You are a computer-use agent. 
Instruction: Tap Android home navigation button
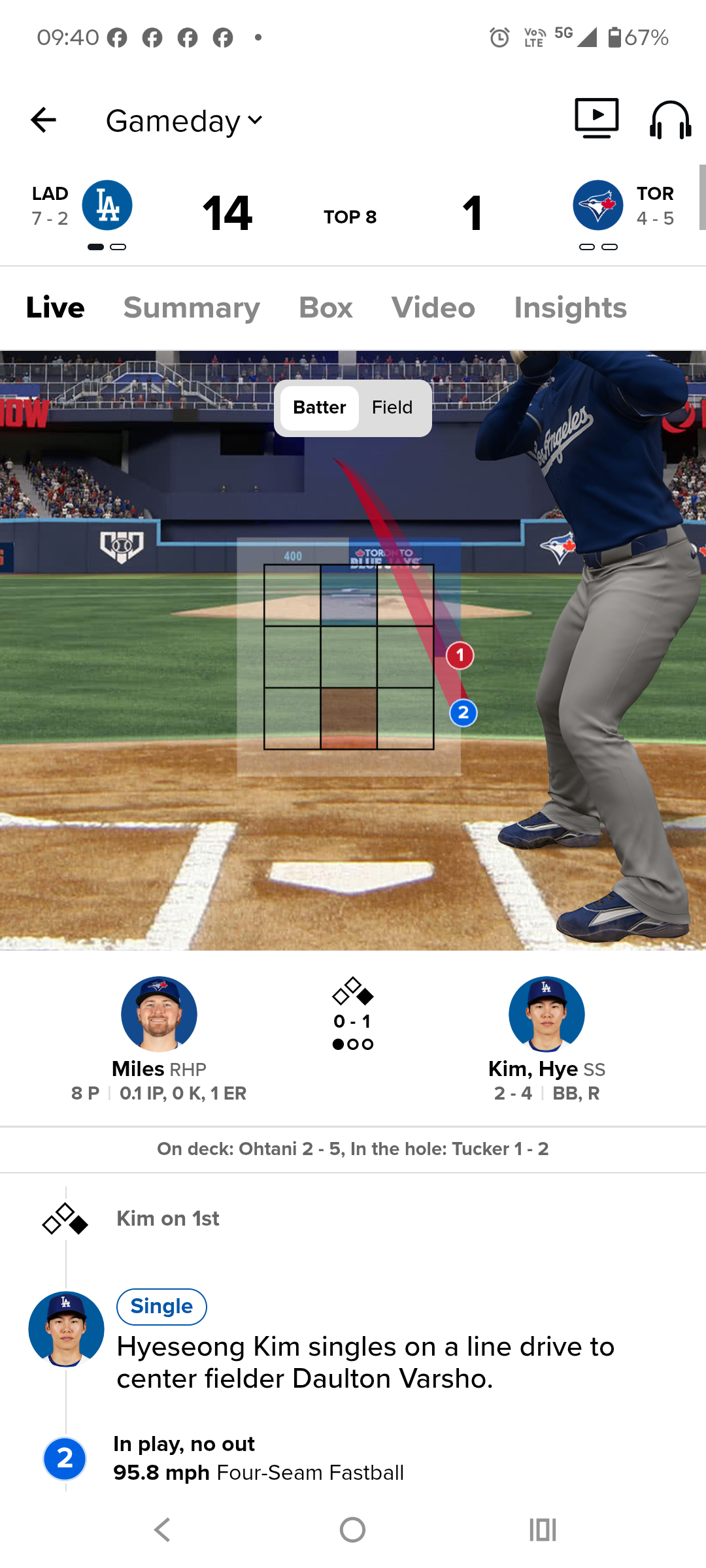(x=352, y=1529)
